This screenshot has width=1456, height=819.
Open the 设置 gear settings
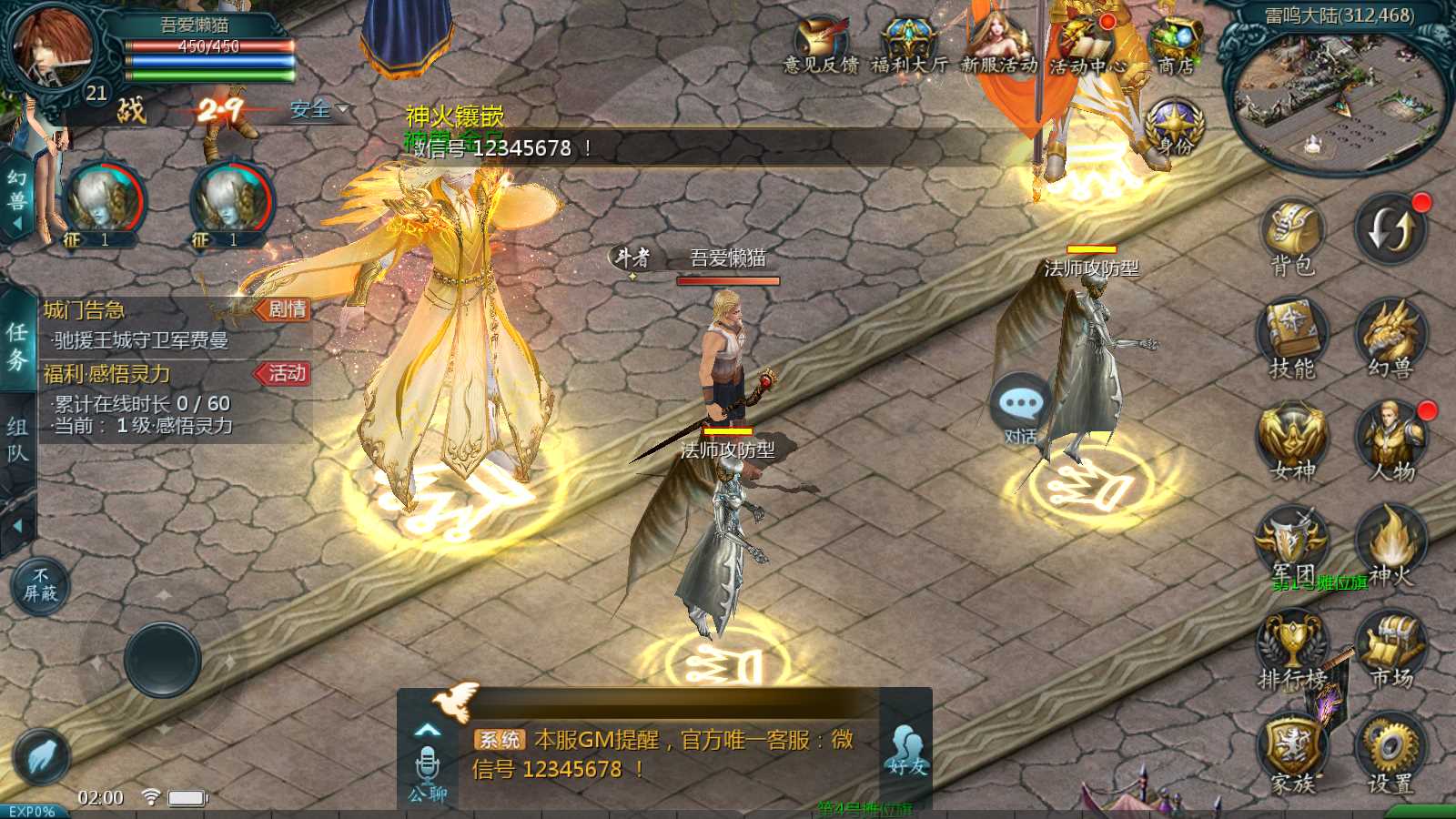(x=1390, y=750)
